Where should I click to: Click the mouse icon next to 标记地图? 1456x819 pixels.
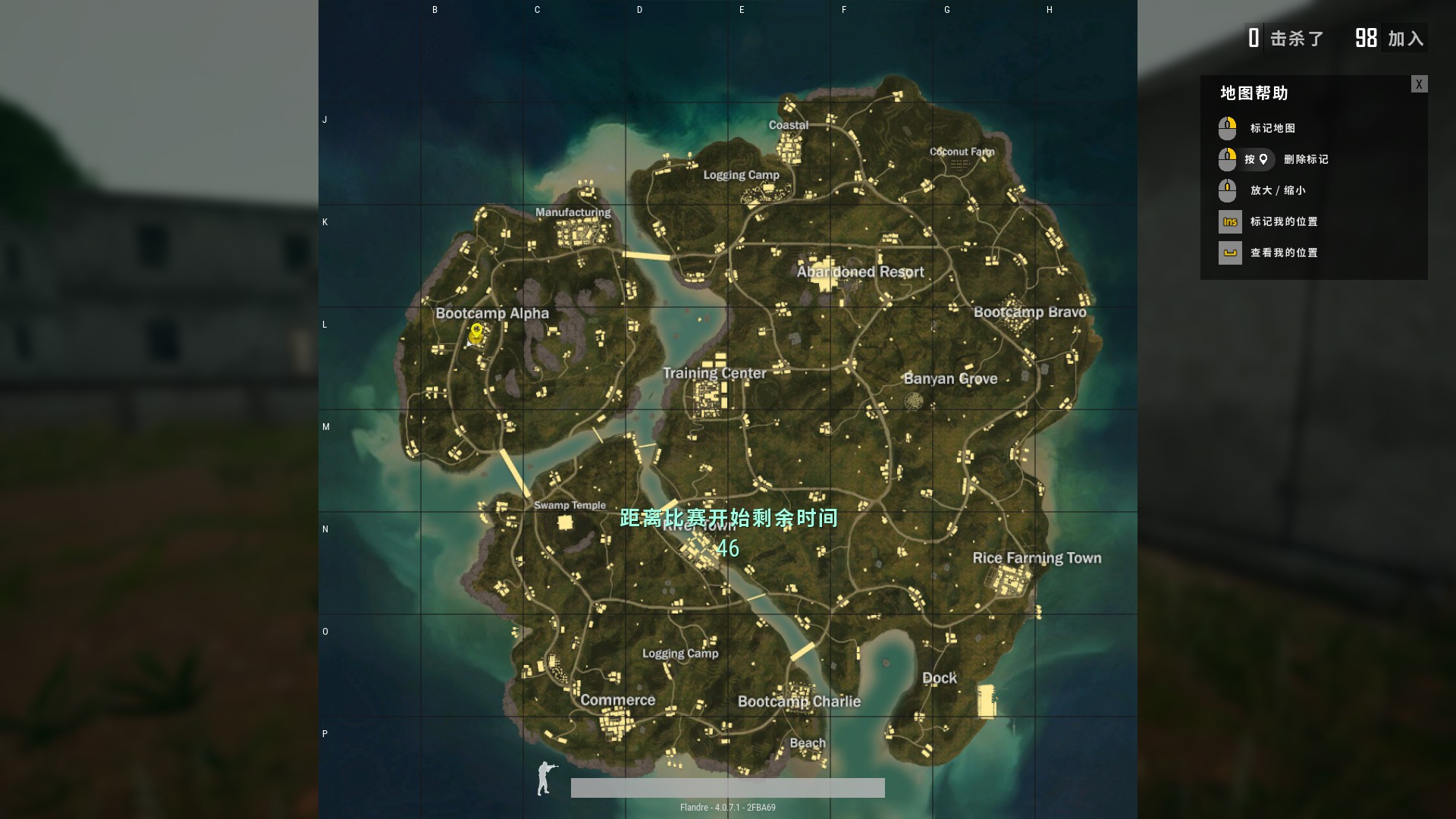(x=1228, y=127)
